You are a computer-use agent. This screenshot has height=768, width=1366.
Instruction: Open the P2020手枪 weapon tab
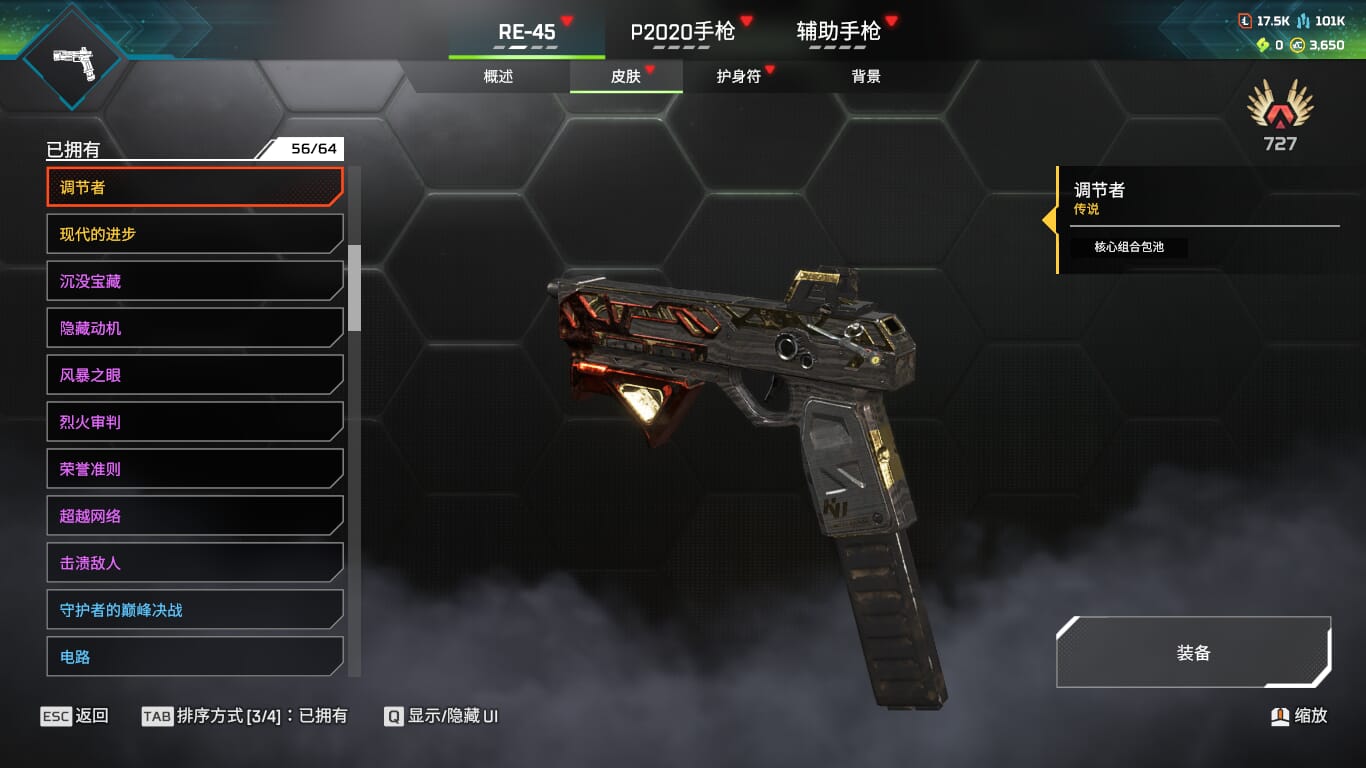[x=683, y=32]
